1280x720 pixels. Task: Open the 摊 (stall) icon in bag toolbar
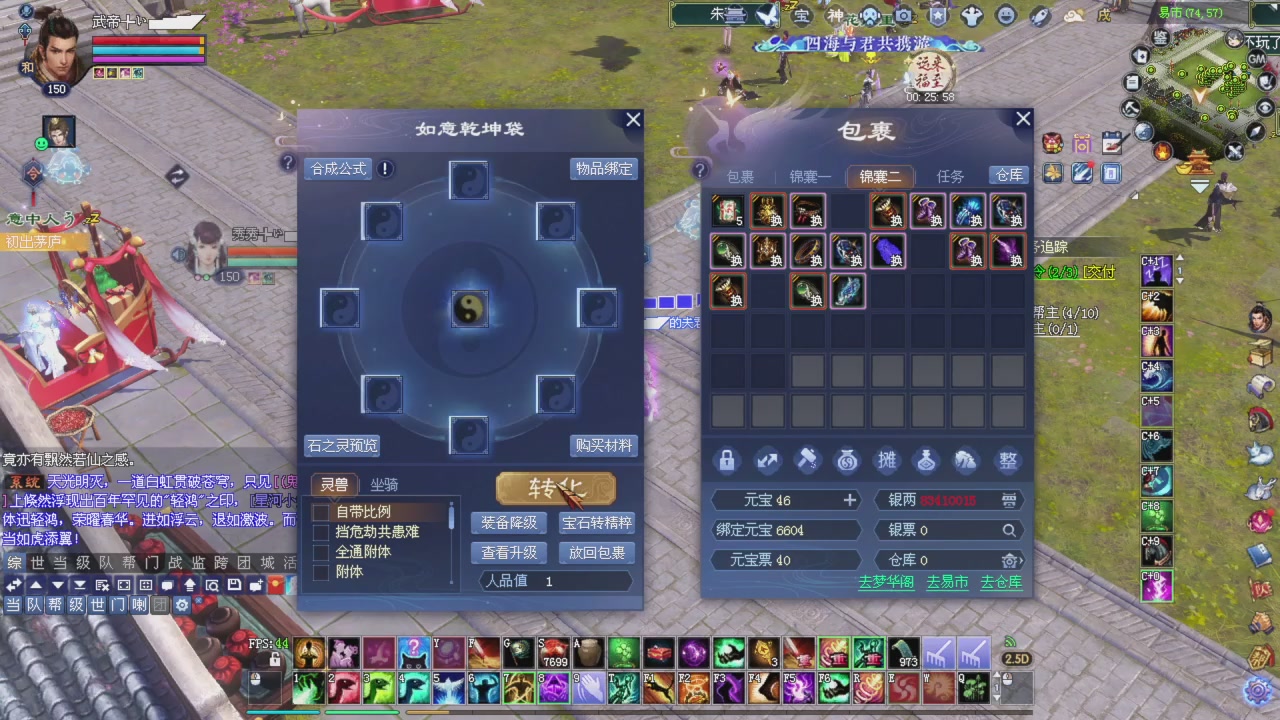tap(887, 460)
